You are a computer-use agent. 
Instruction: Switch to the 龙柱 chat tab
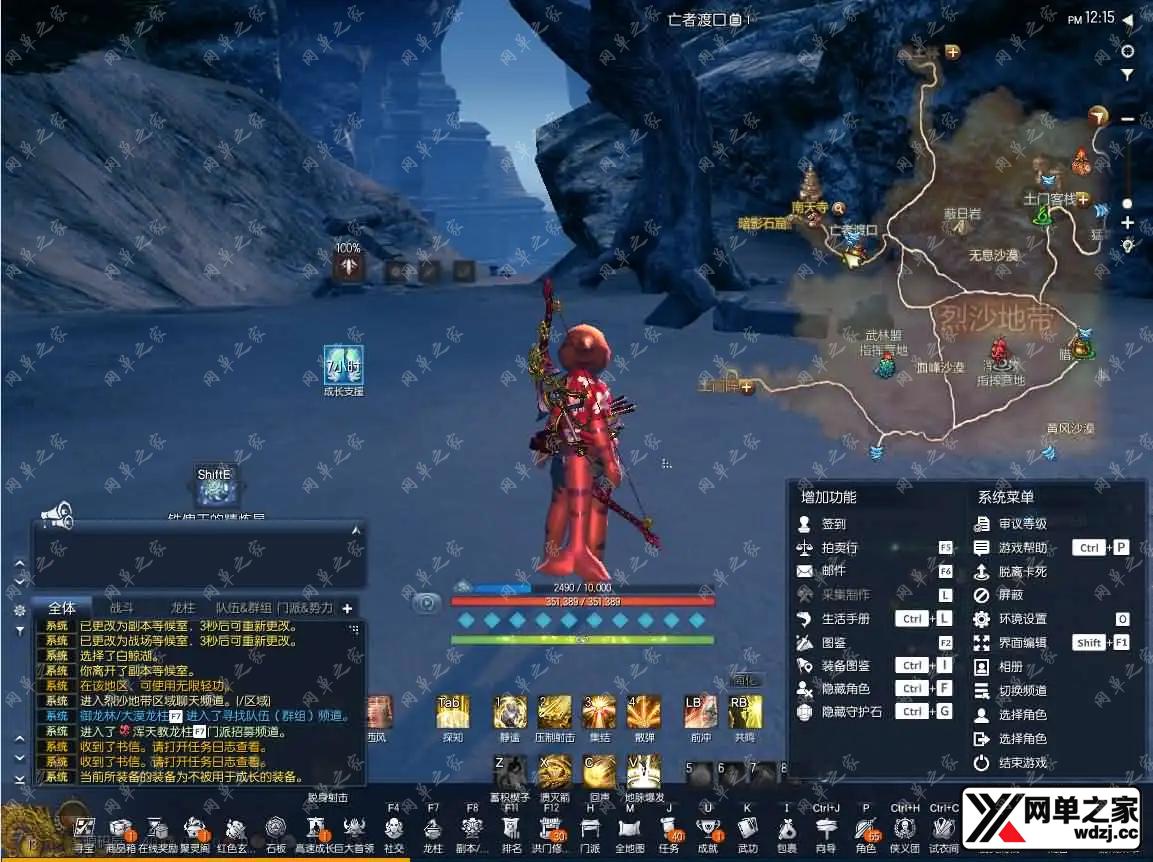coord(181,607)
